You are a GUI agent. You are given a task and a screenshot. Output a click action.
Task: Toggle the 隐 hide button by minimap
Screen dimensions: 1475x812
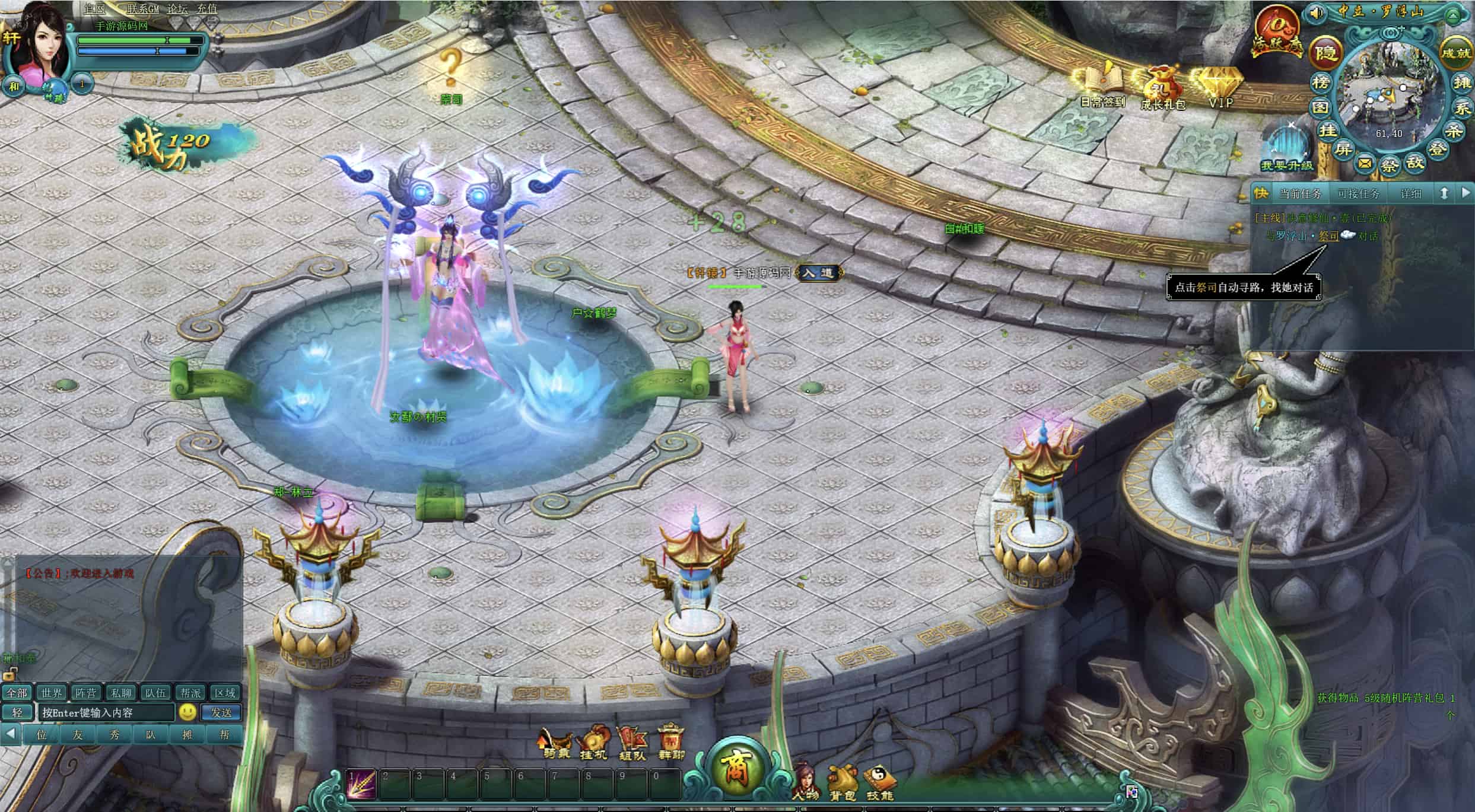1325,52
